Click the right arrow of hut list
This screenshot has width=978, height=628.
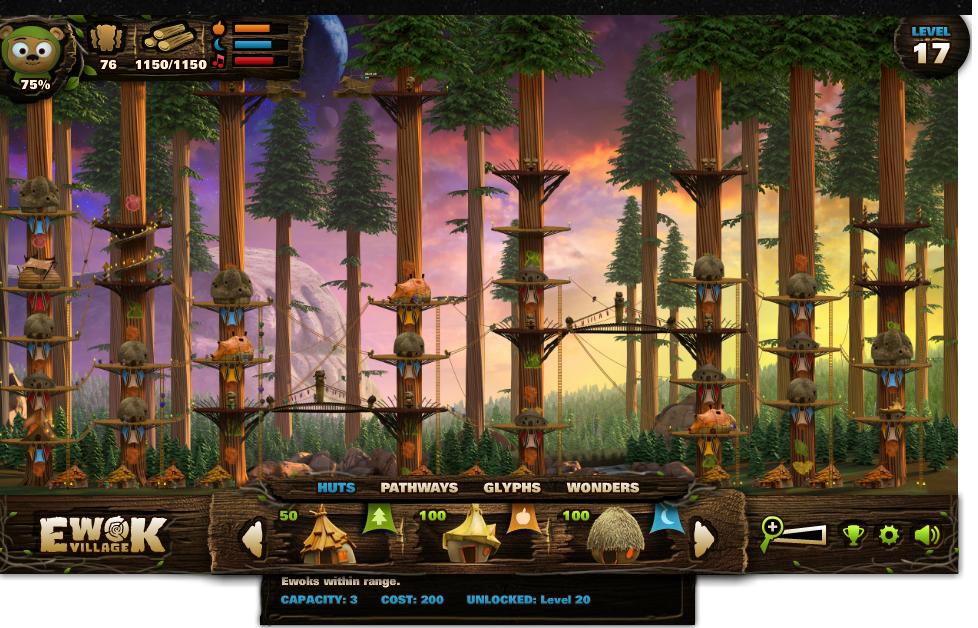point(704,539)
